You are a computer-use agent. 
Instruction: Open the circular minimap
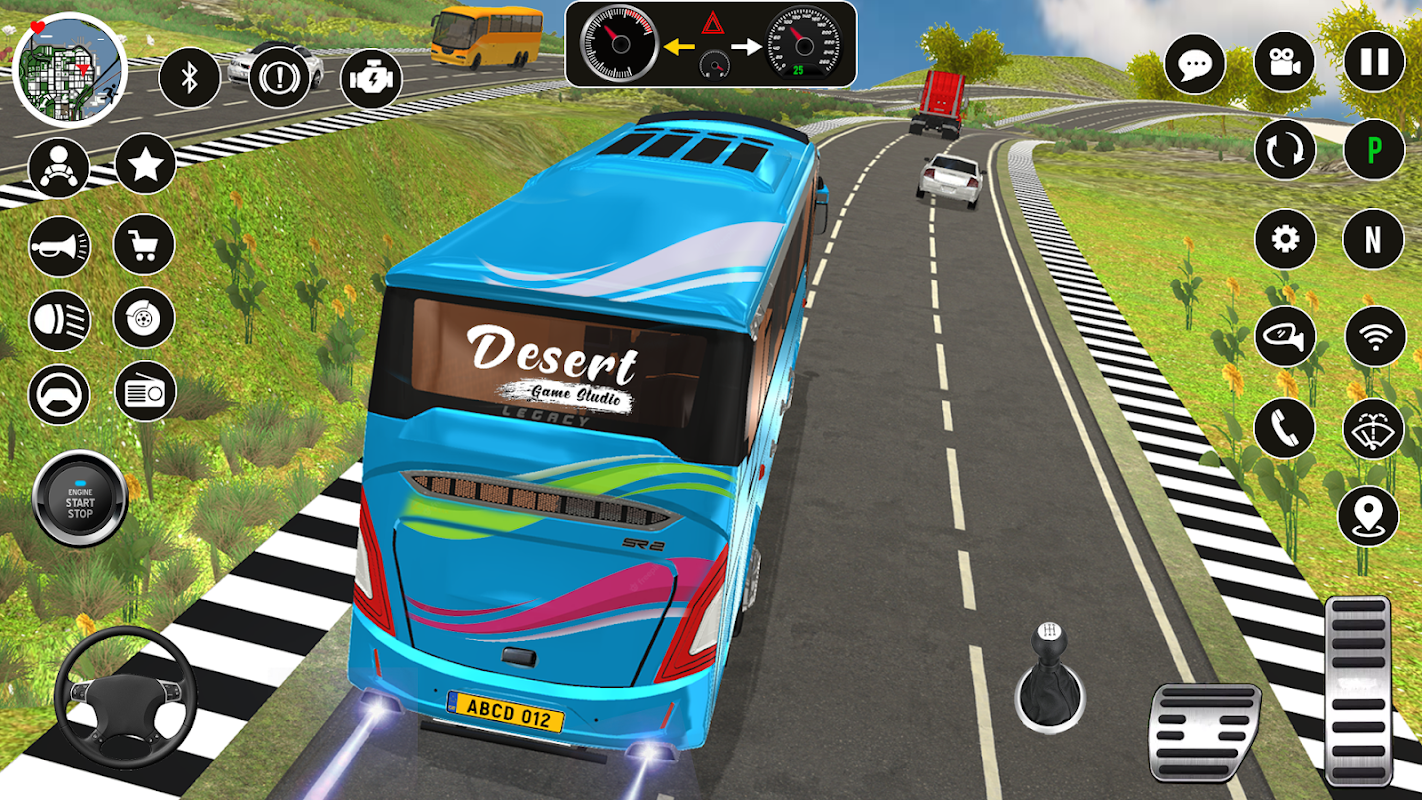(70, 70)
